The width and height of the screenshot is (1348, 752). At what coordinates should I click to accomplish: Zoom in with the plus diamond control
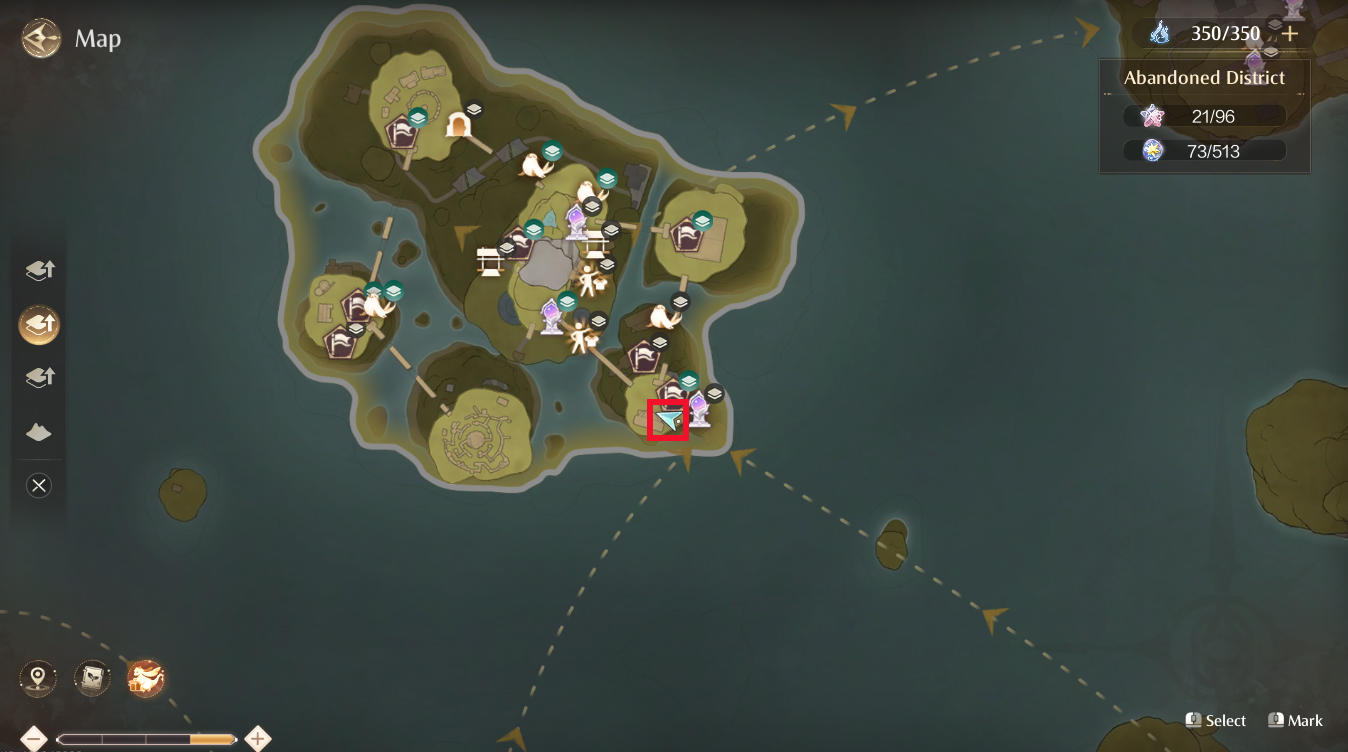(257, 738)
